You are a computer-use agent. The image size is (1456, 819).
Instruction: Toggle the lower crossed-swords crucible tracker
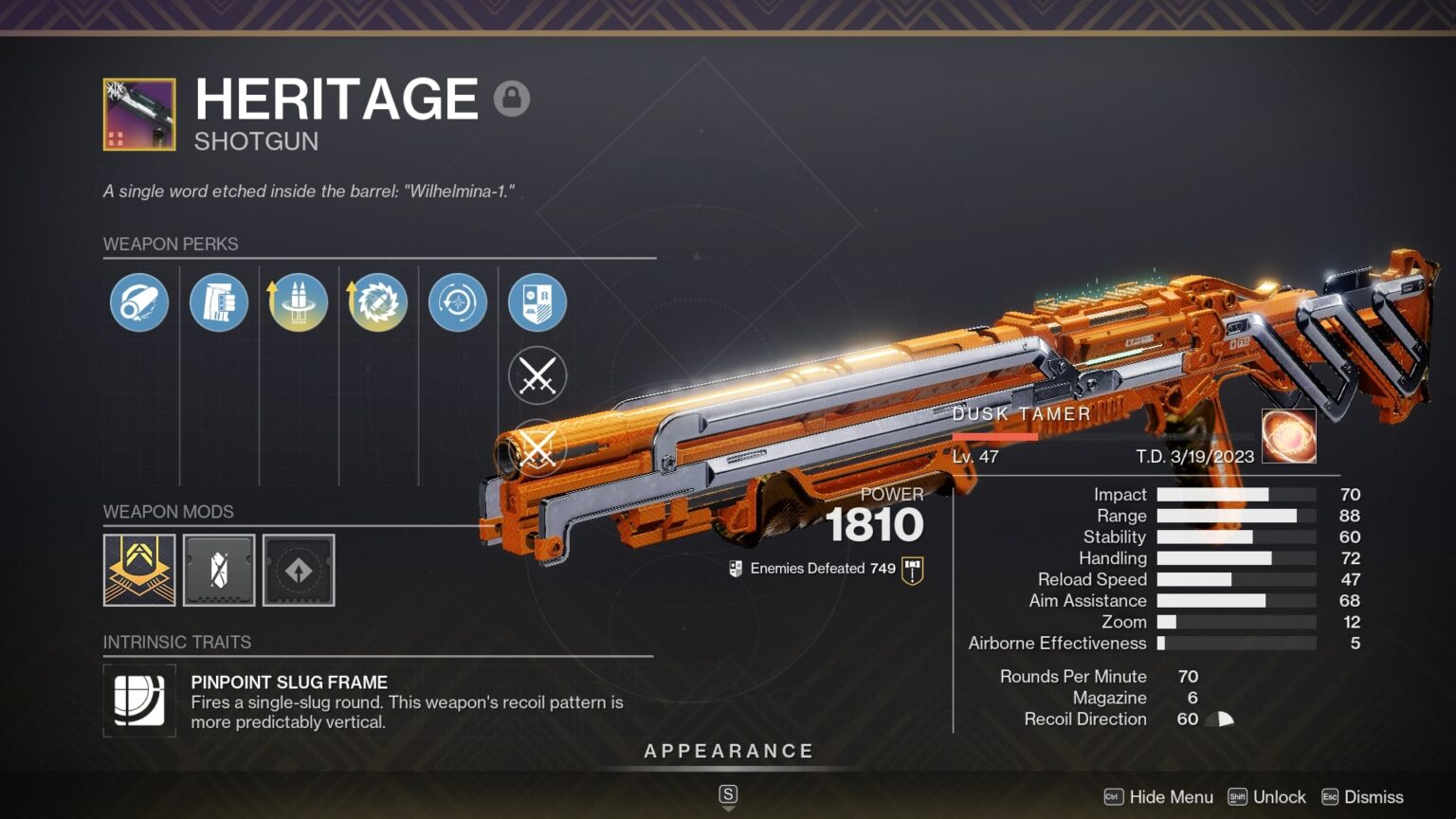(x=537, y=446)
